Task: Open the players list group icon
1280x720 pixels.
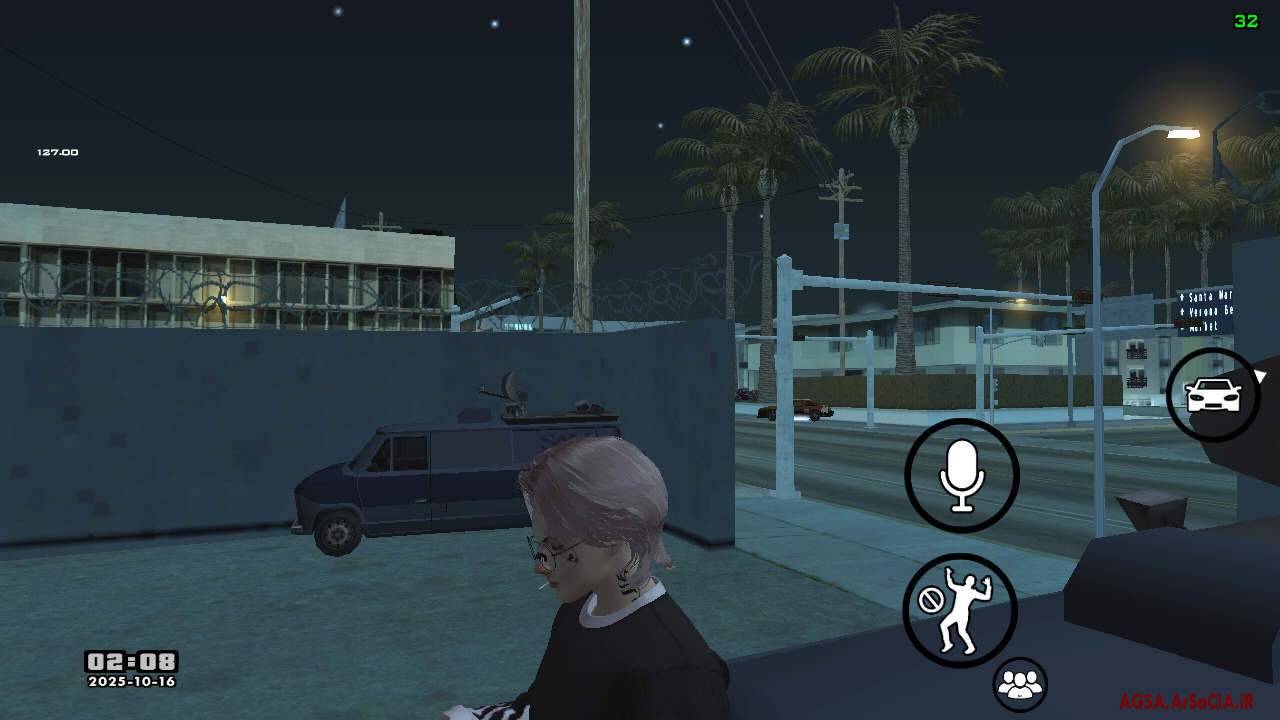Action: click(x=1020, y=685)
